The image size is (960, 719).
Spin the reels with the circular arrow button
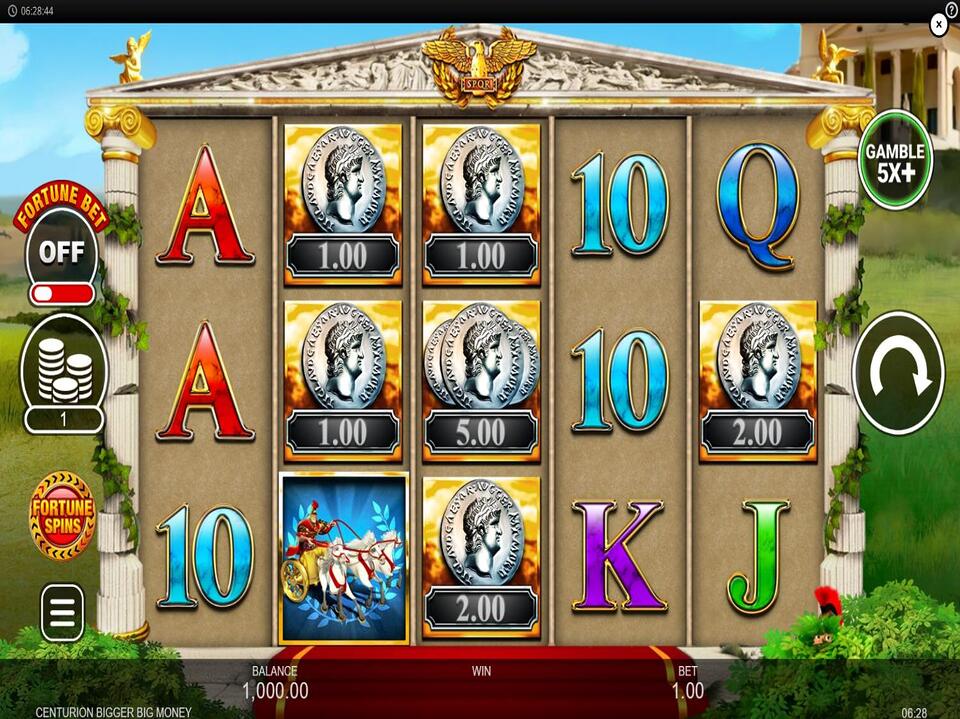[x=897, y=372]
